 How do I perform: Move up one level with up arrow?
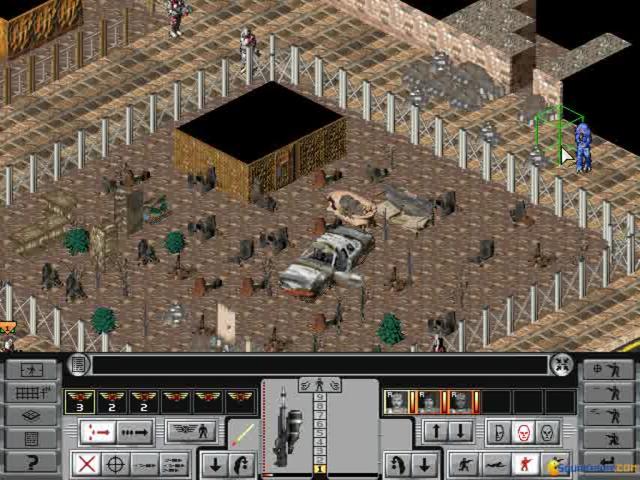[435, 433]
